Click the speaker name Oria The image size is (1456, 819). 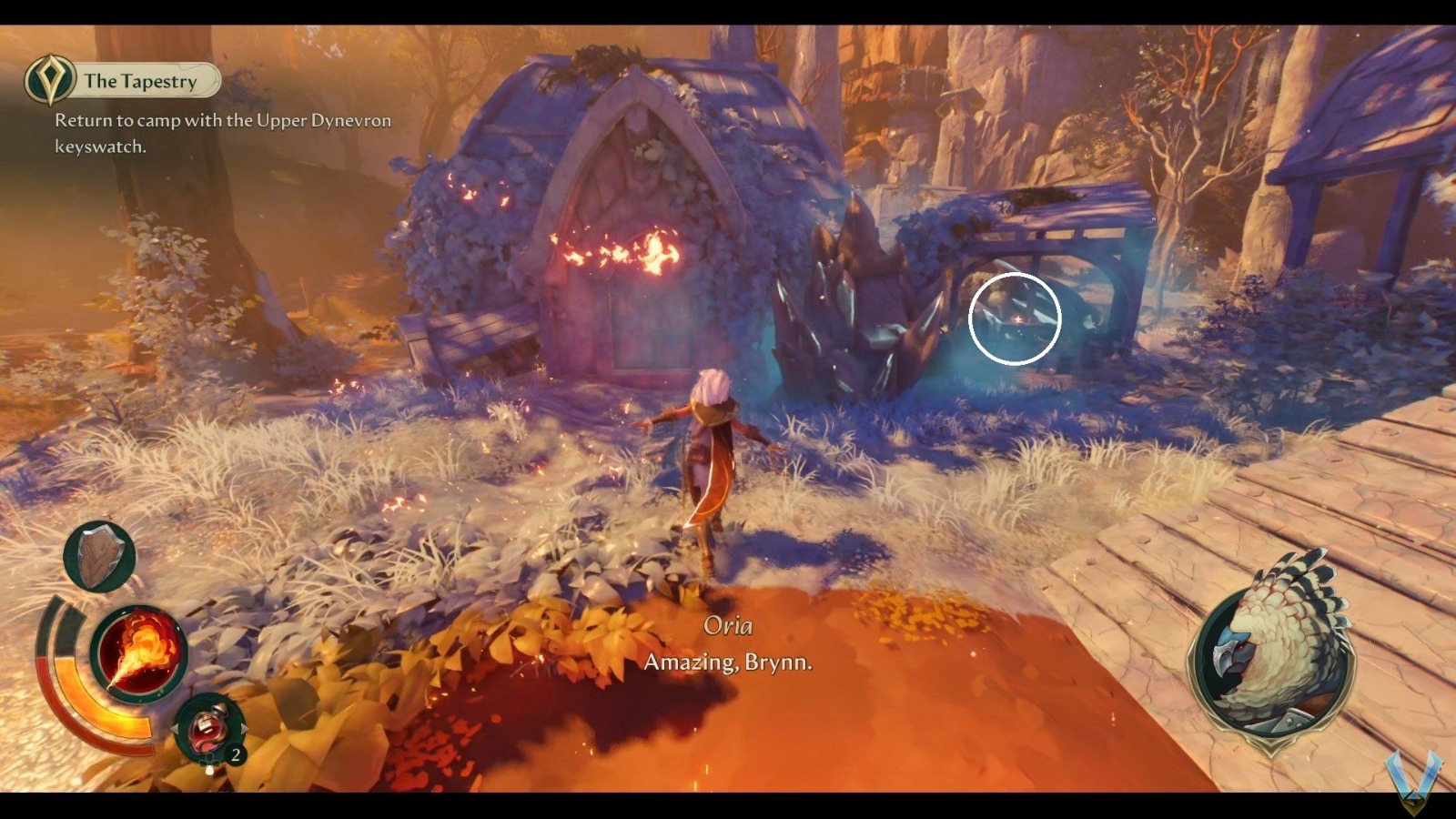coord(728,625)
